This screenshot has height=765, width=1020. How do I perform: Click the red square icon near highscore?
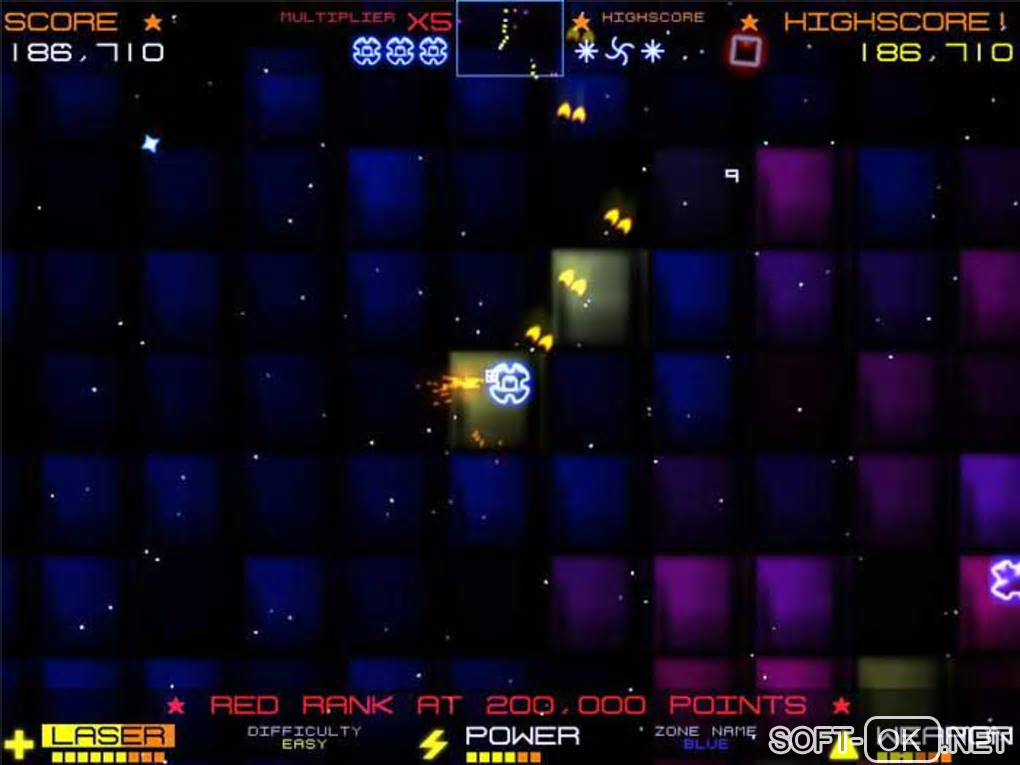click(x=743, y=51)
